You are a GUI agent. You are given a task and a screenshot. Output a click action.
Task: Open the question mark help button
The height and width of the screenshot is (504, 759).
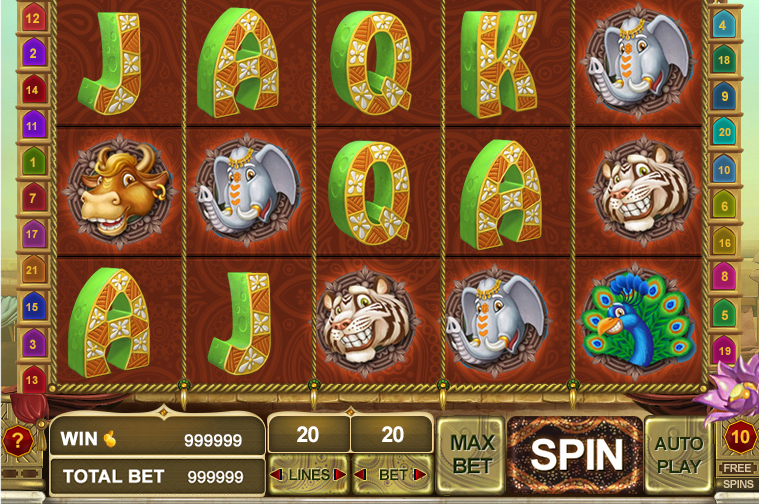(17, 440)
